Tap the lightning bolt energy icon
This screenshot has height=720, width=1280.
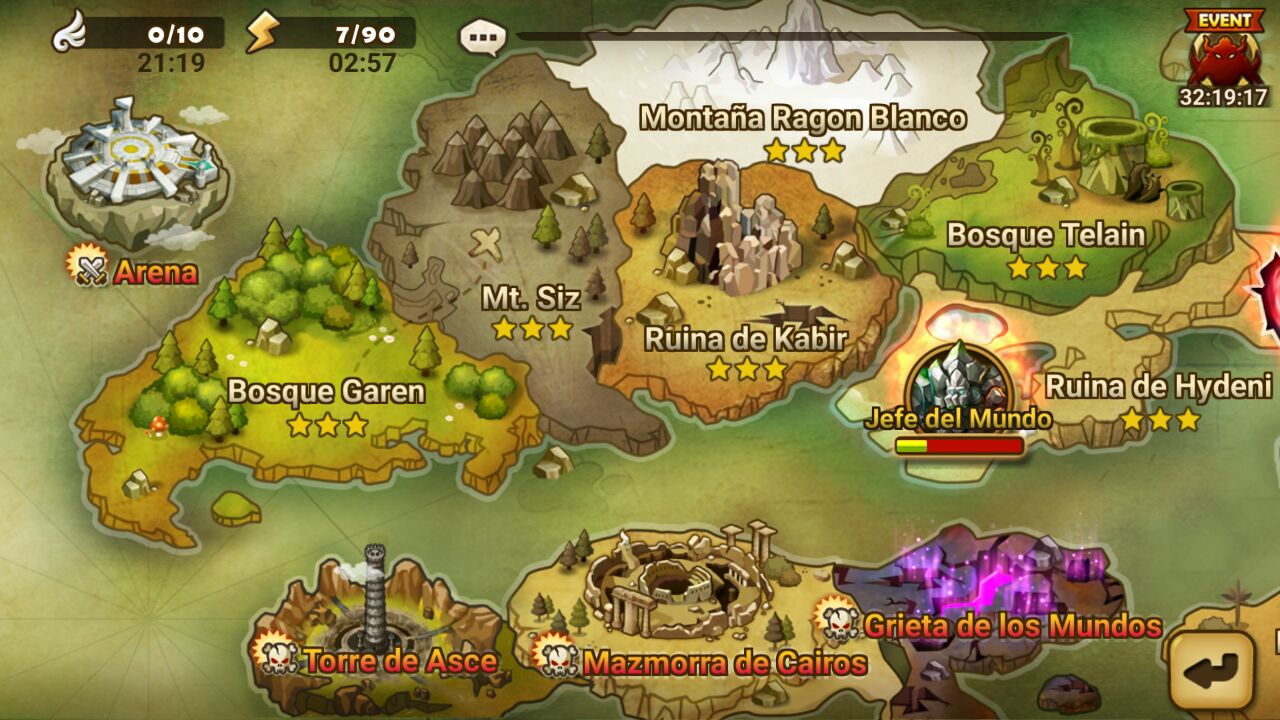(262, 34)
